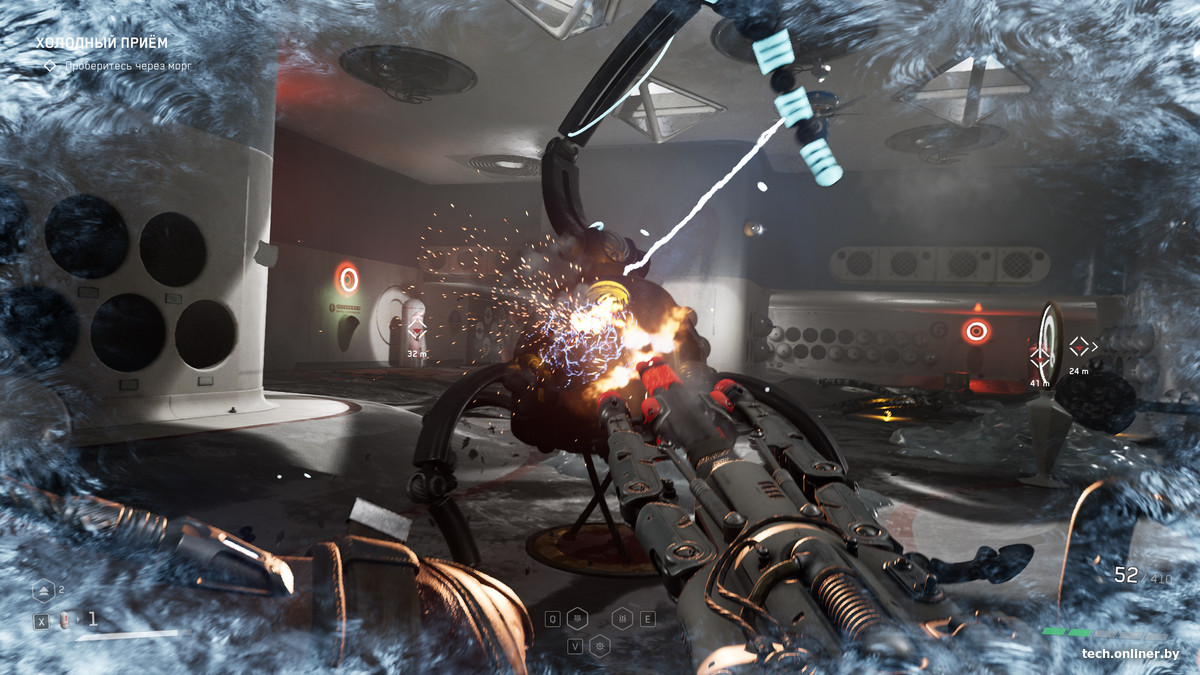Select the 24 m waypoint marker

click(x=1079, y=347)
